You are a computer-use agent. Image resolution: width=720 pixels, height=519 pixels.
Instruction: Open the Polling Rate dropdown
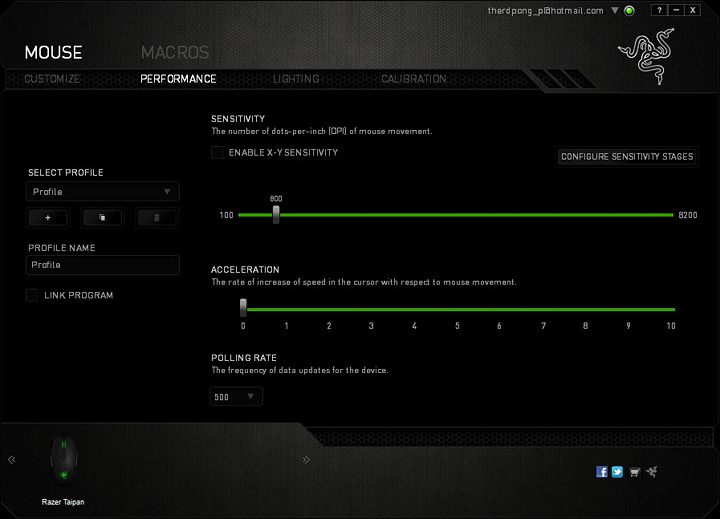click(x=236, y=397)
